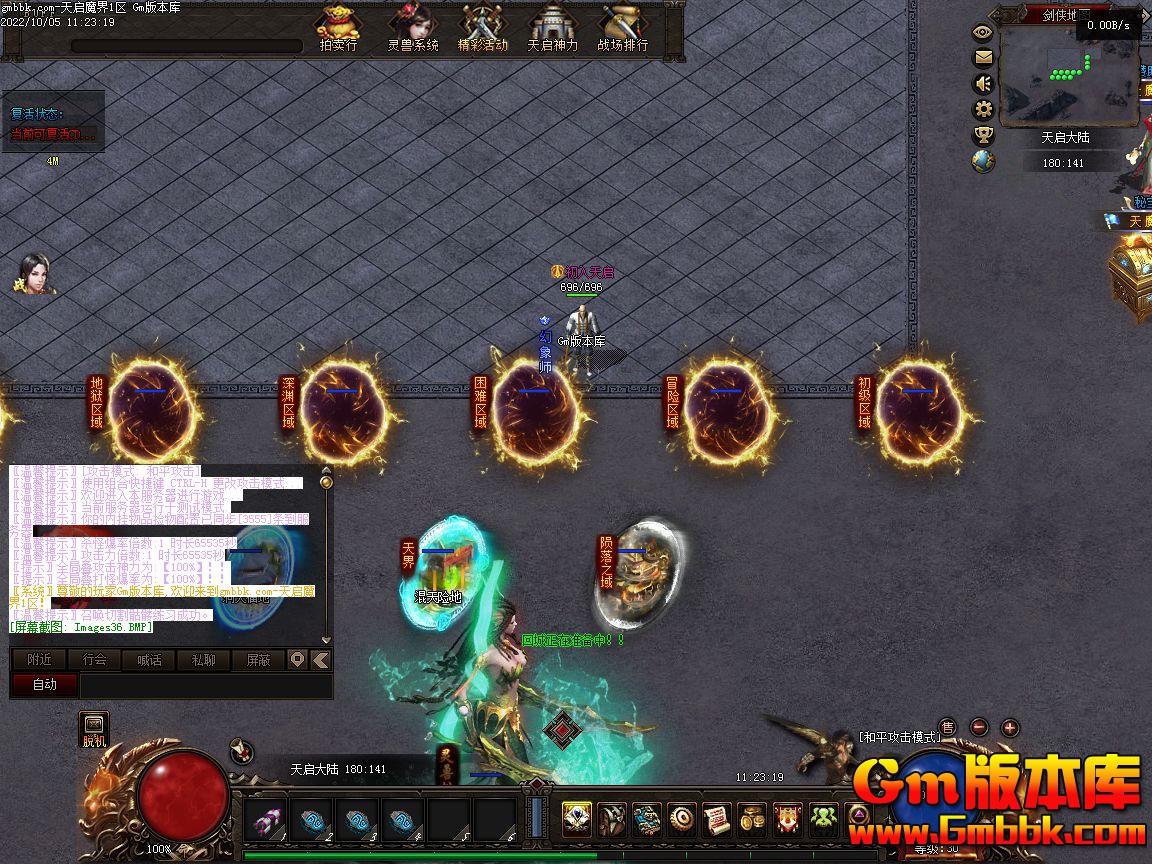Select the 私聊 private chat tab

coord(203,660)
